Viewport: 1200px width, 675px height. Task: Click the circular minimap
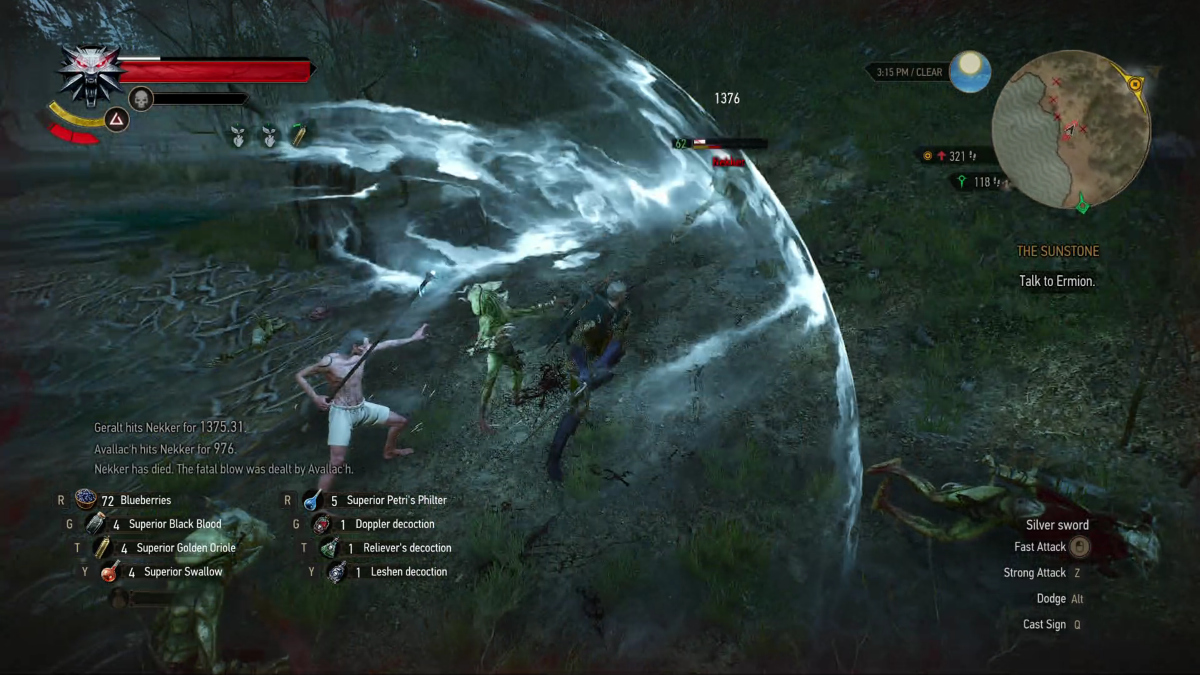[1070, 130]
